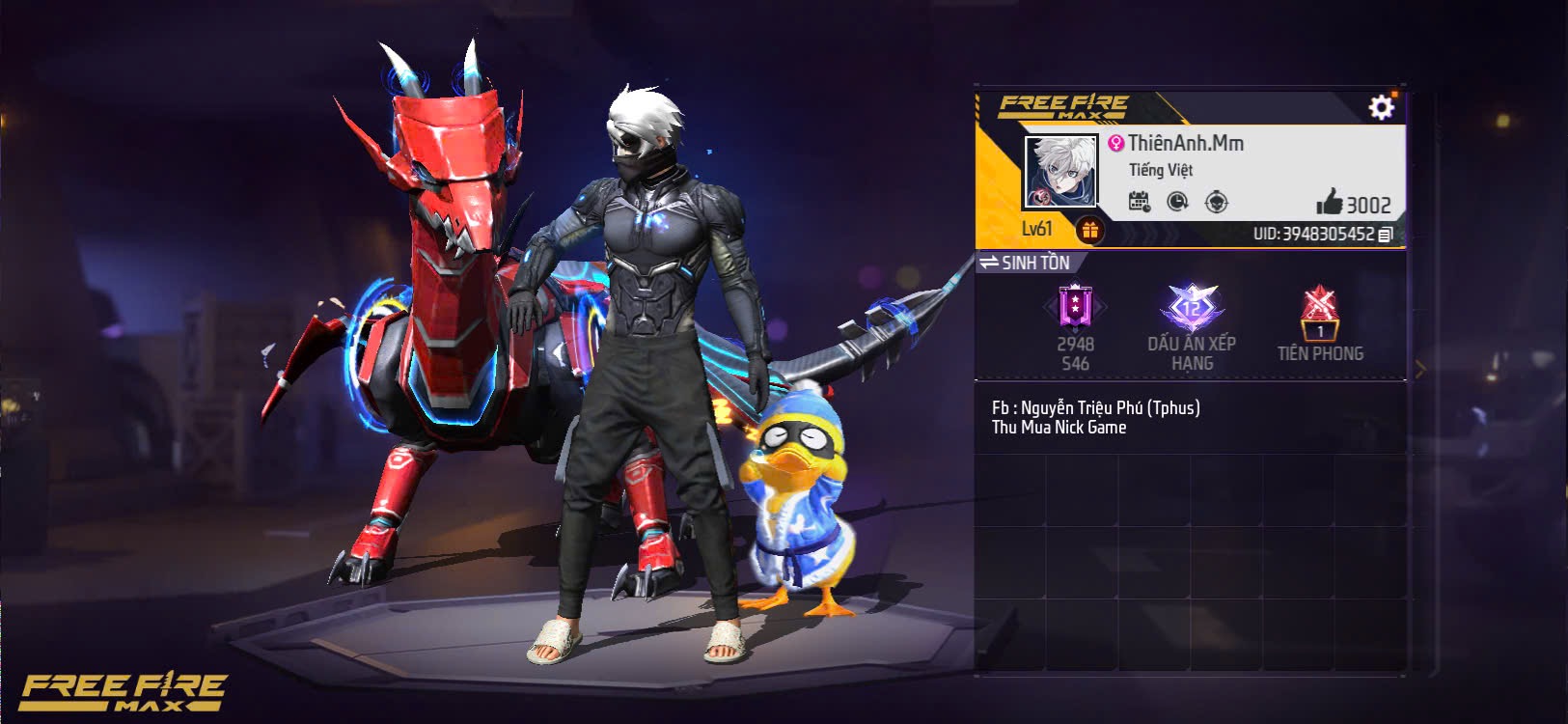1568x724 pixels.
Task: Click the arrow at profile panel's right edge
Action: 1419,369
